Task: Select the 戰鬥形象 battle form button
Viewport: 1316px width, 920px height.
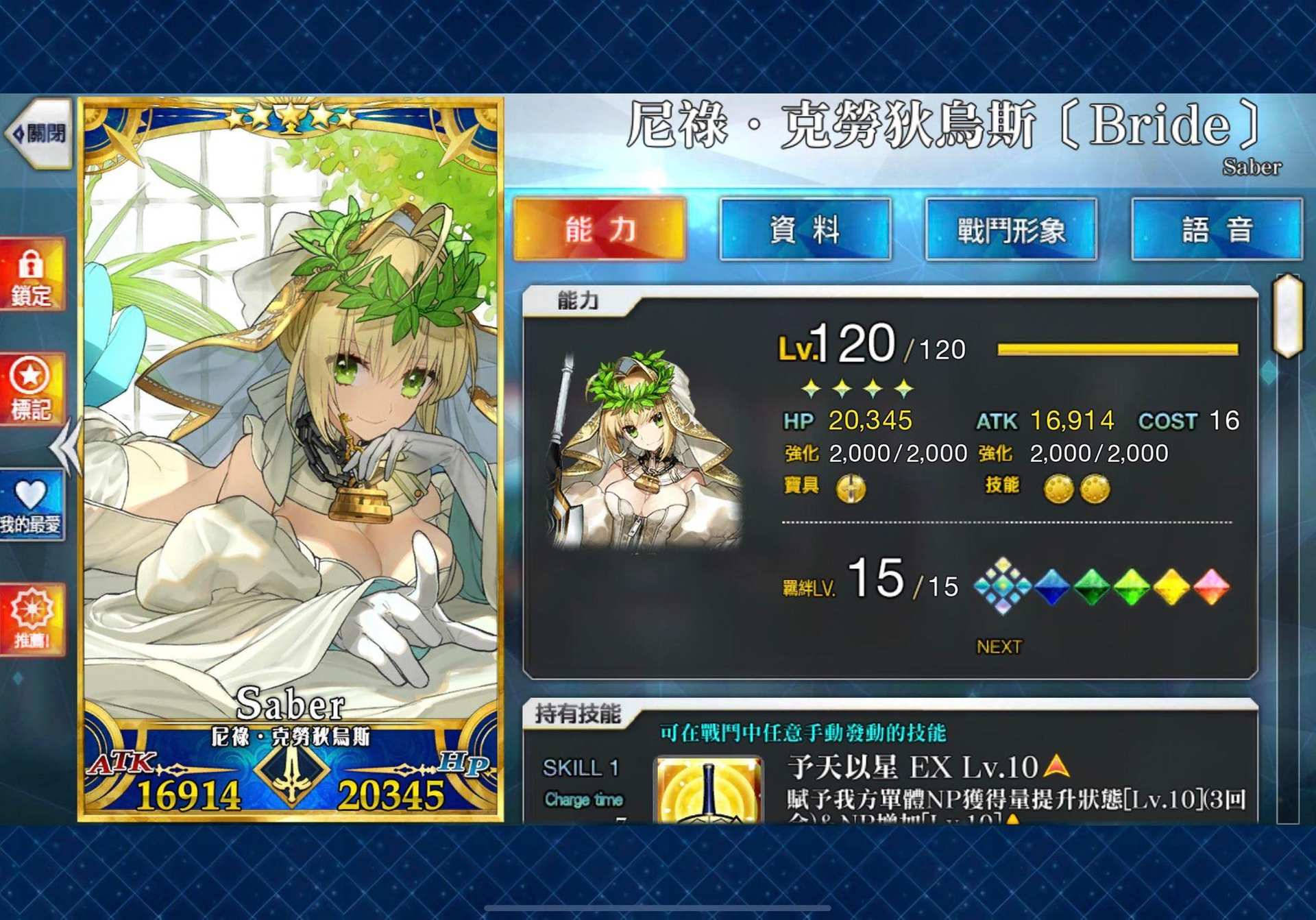Action: pyautogui.click(x=1010, y=230)
